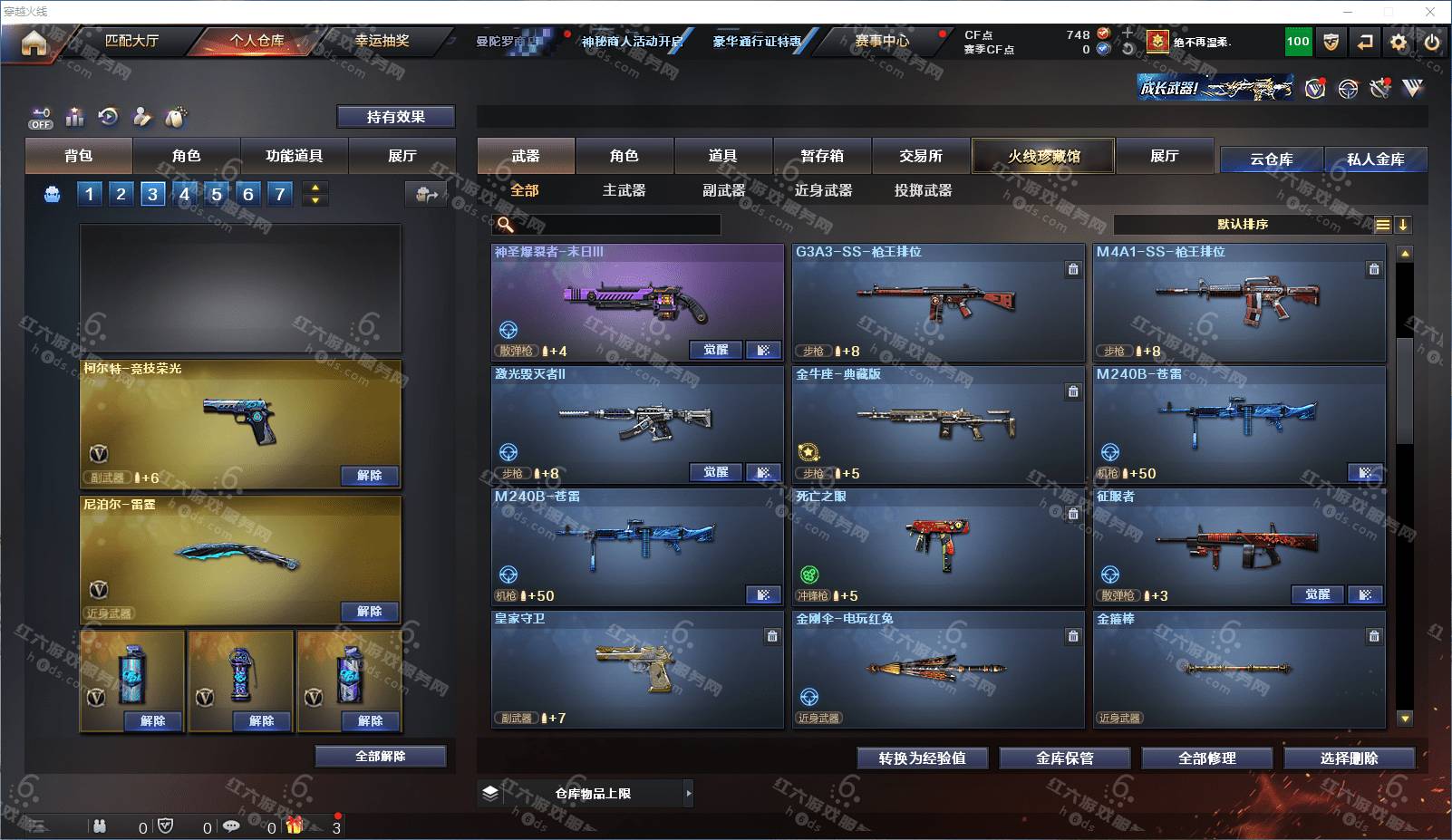
Task: Click the 转换为经验值 button
Action: 922,758
